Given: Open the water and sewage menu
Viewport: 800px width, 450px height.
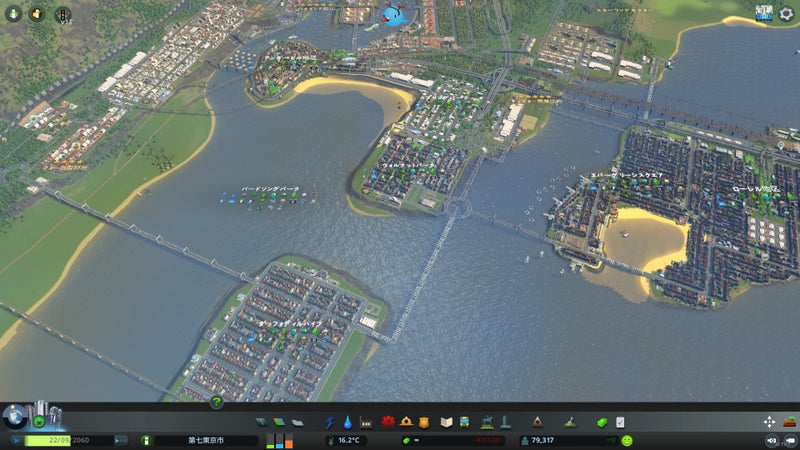Looking at the screenshot, I should pos(347,422).
